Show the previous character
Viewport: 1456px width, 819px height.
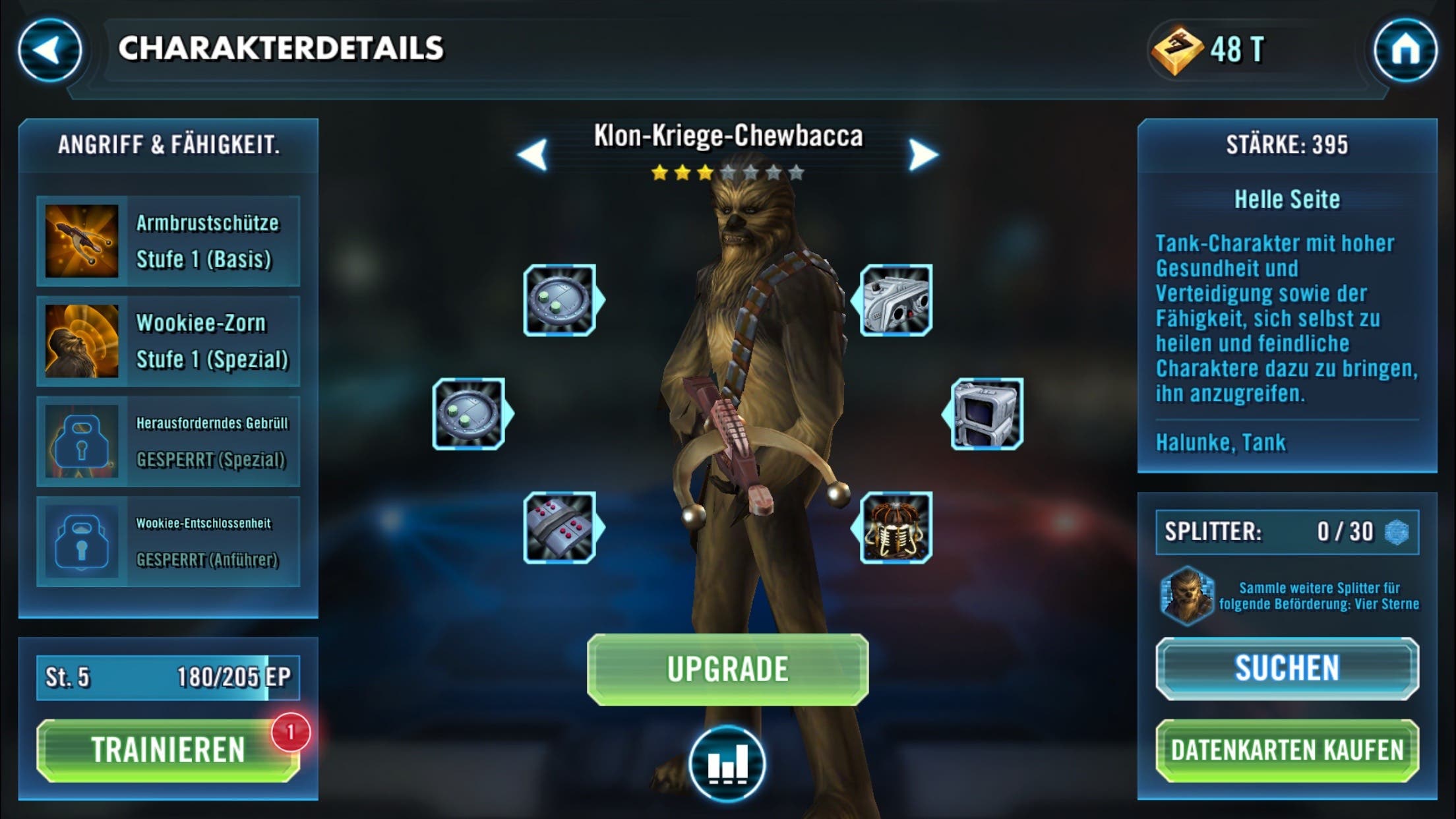[x=533, y=155]
